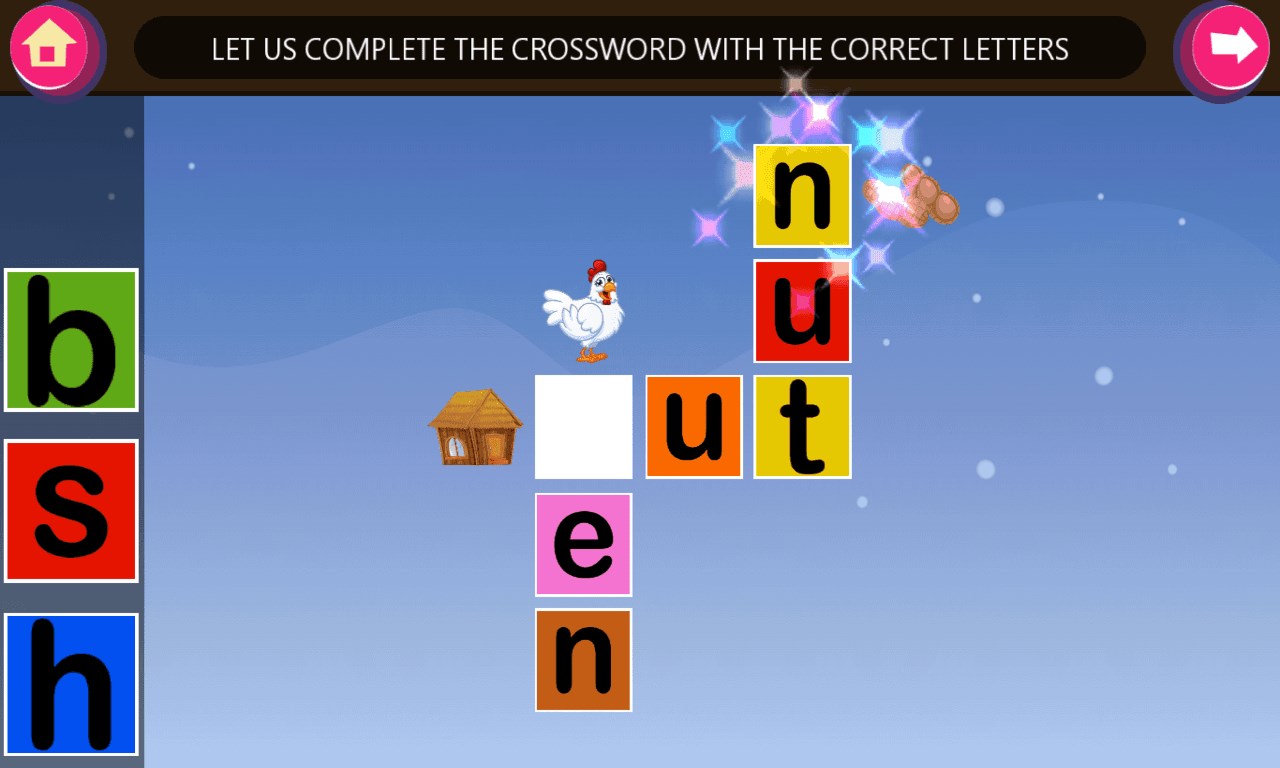Click the instruction banner text
The height and width of the screenshot is (768, 1280).
(640, 47)
